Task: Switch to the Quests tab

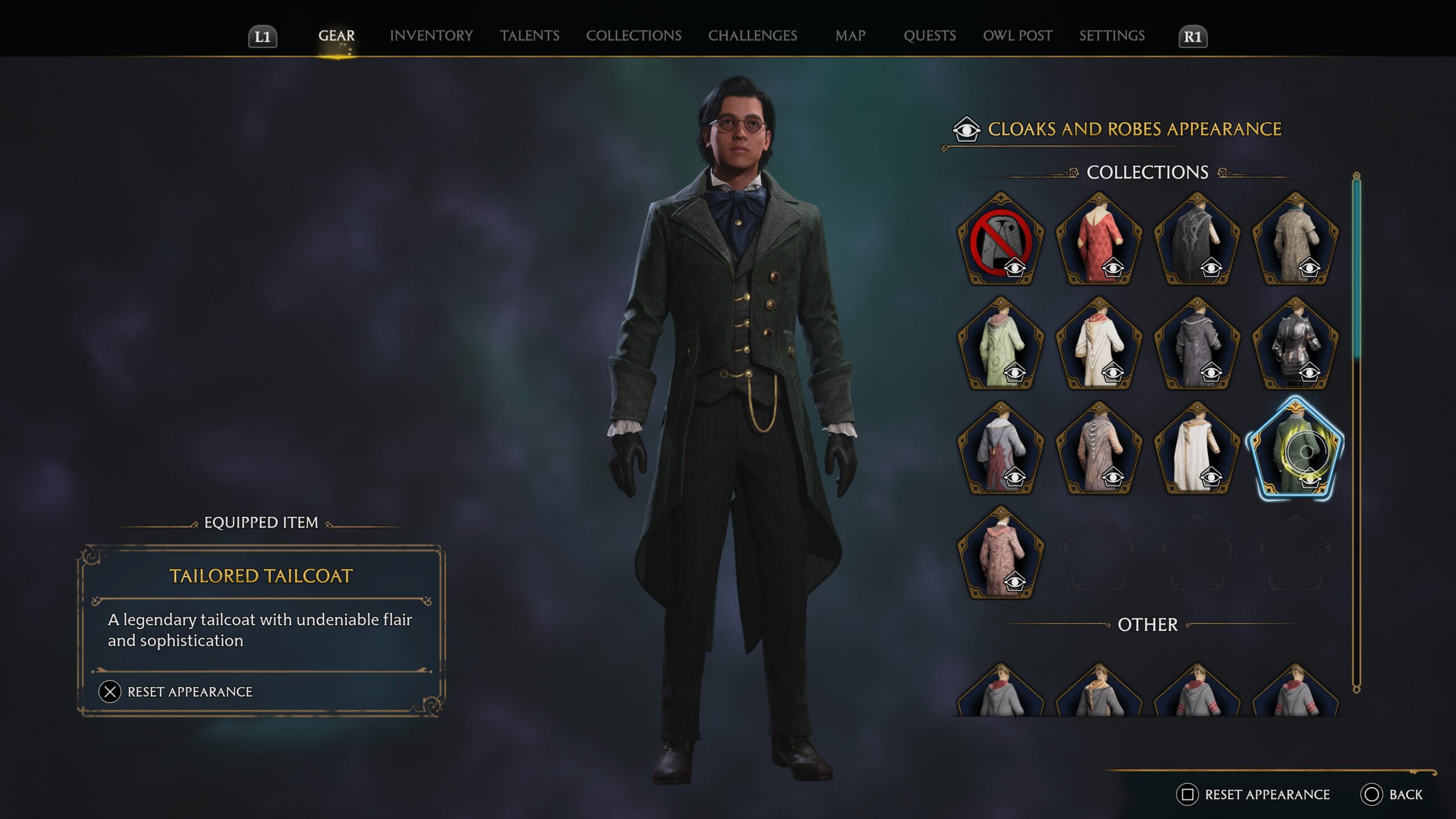Action: 929,36
